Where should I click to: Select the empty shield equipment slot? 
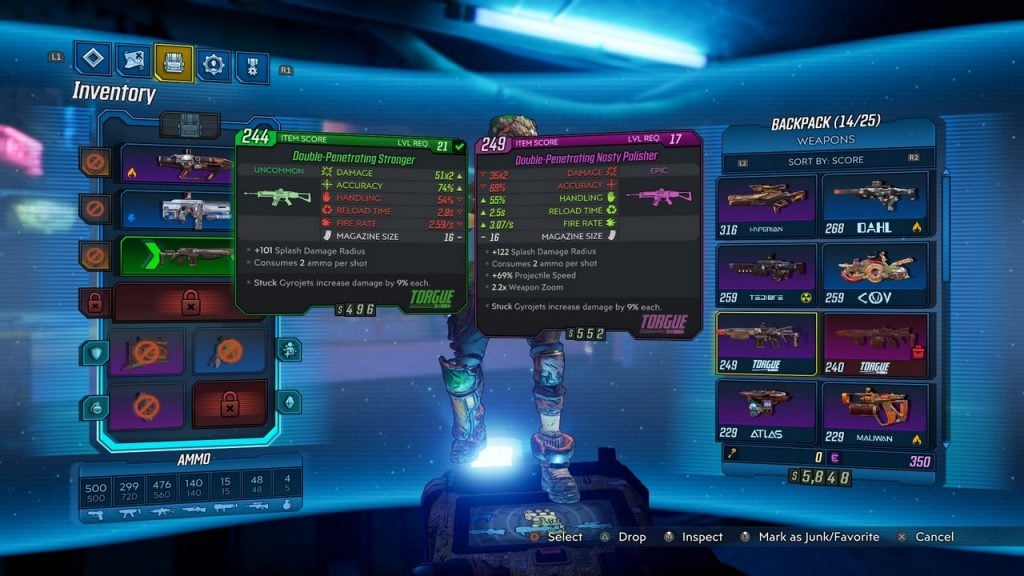coord(146,350)
